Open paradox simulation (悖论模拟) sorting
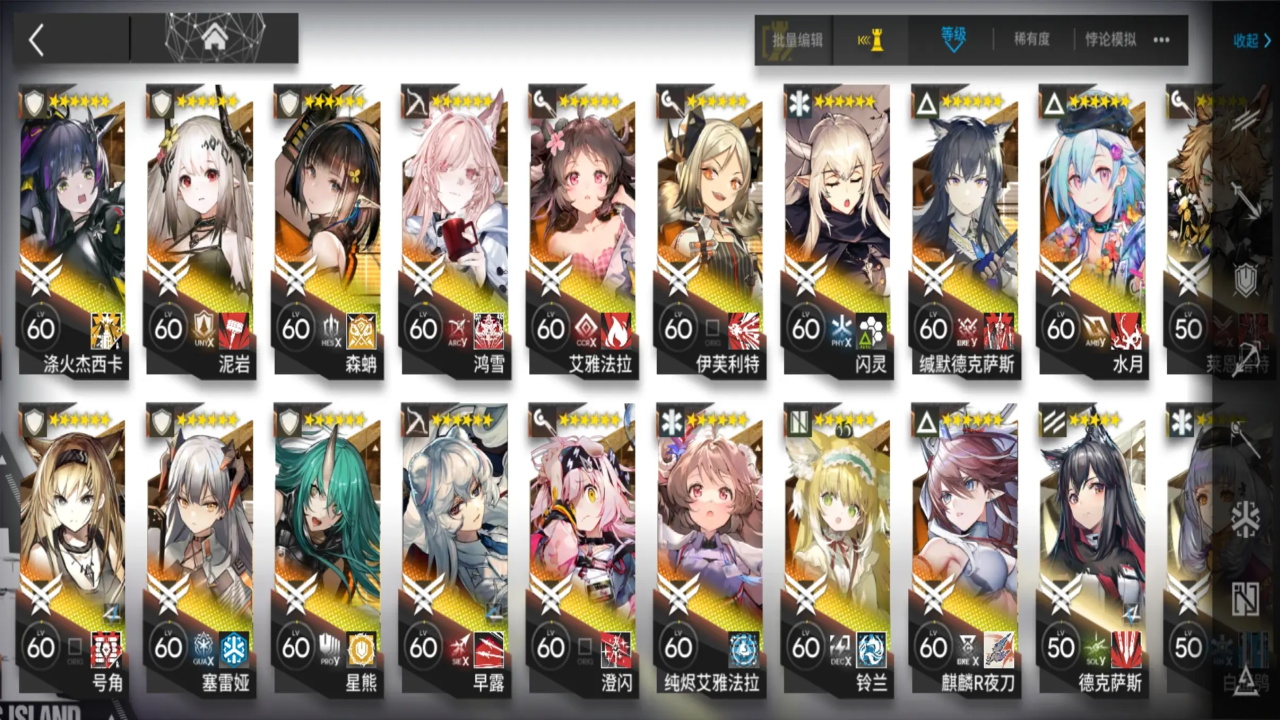The image size is (1280, 720). [x=1111, y=40]
